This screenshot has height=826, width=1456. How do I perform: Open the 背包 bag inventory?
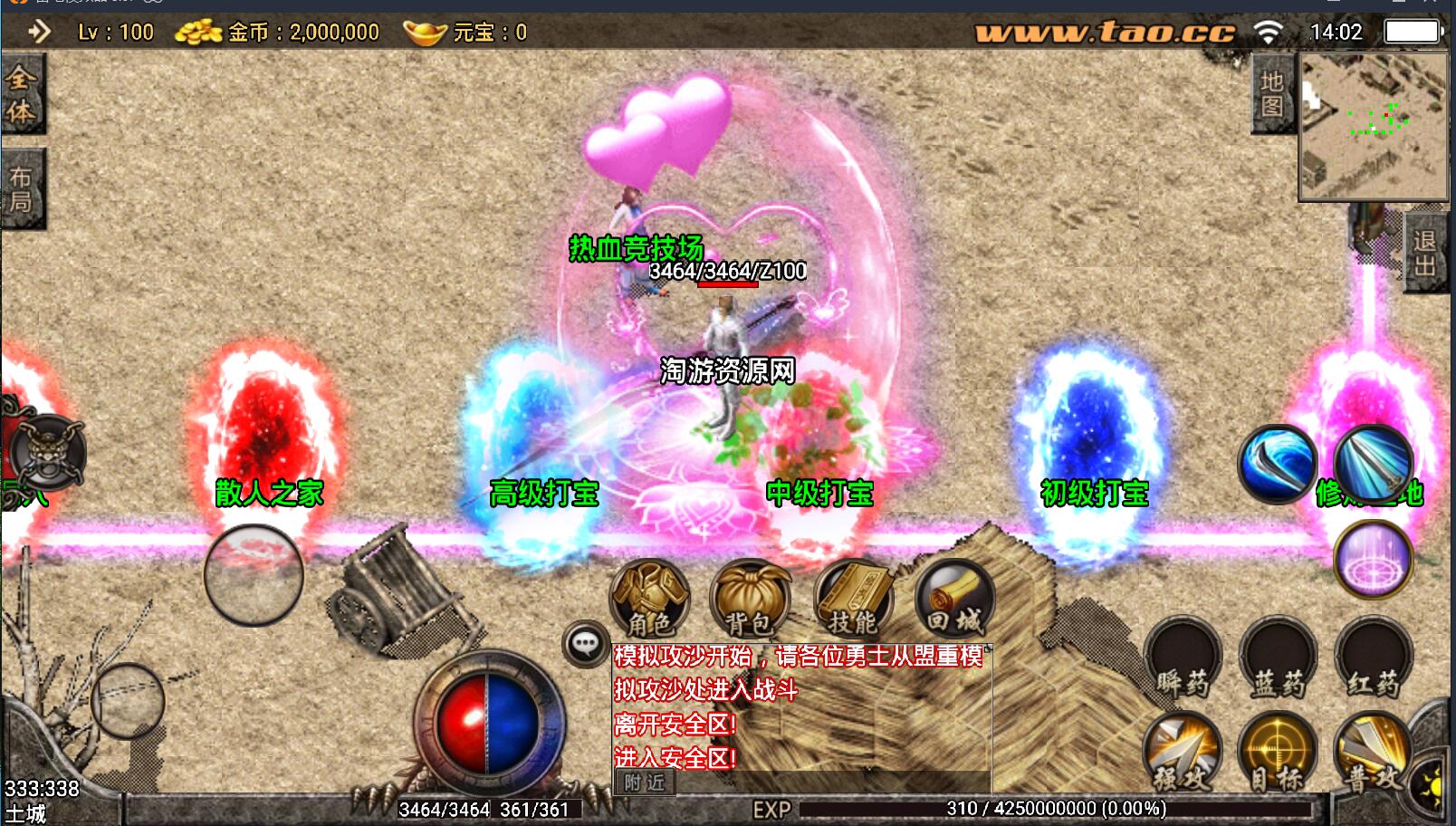pyautogui.click(x=749, y=599)
